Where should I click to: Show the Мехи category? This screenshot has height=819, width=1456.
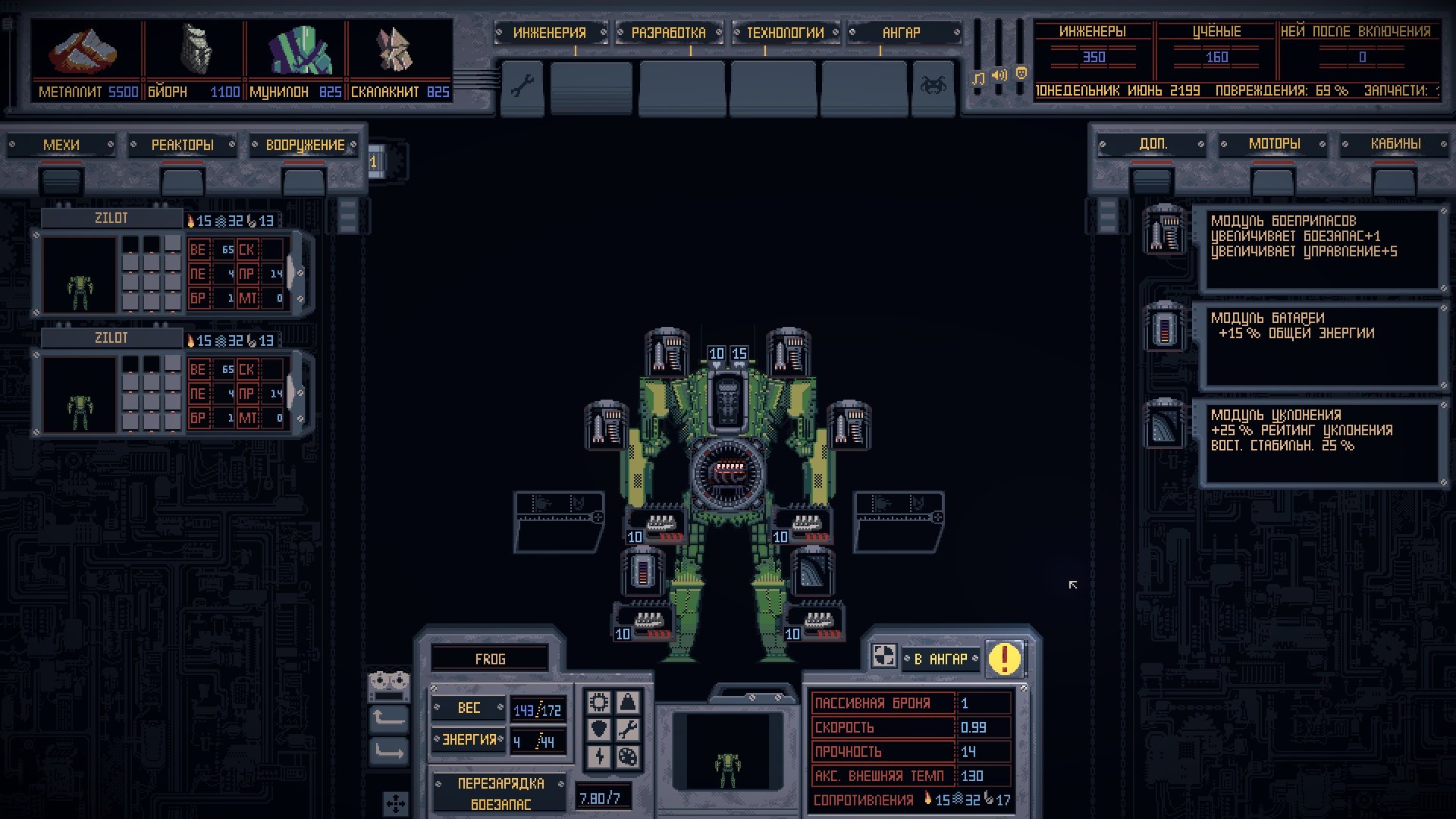coord(61,145)
